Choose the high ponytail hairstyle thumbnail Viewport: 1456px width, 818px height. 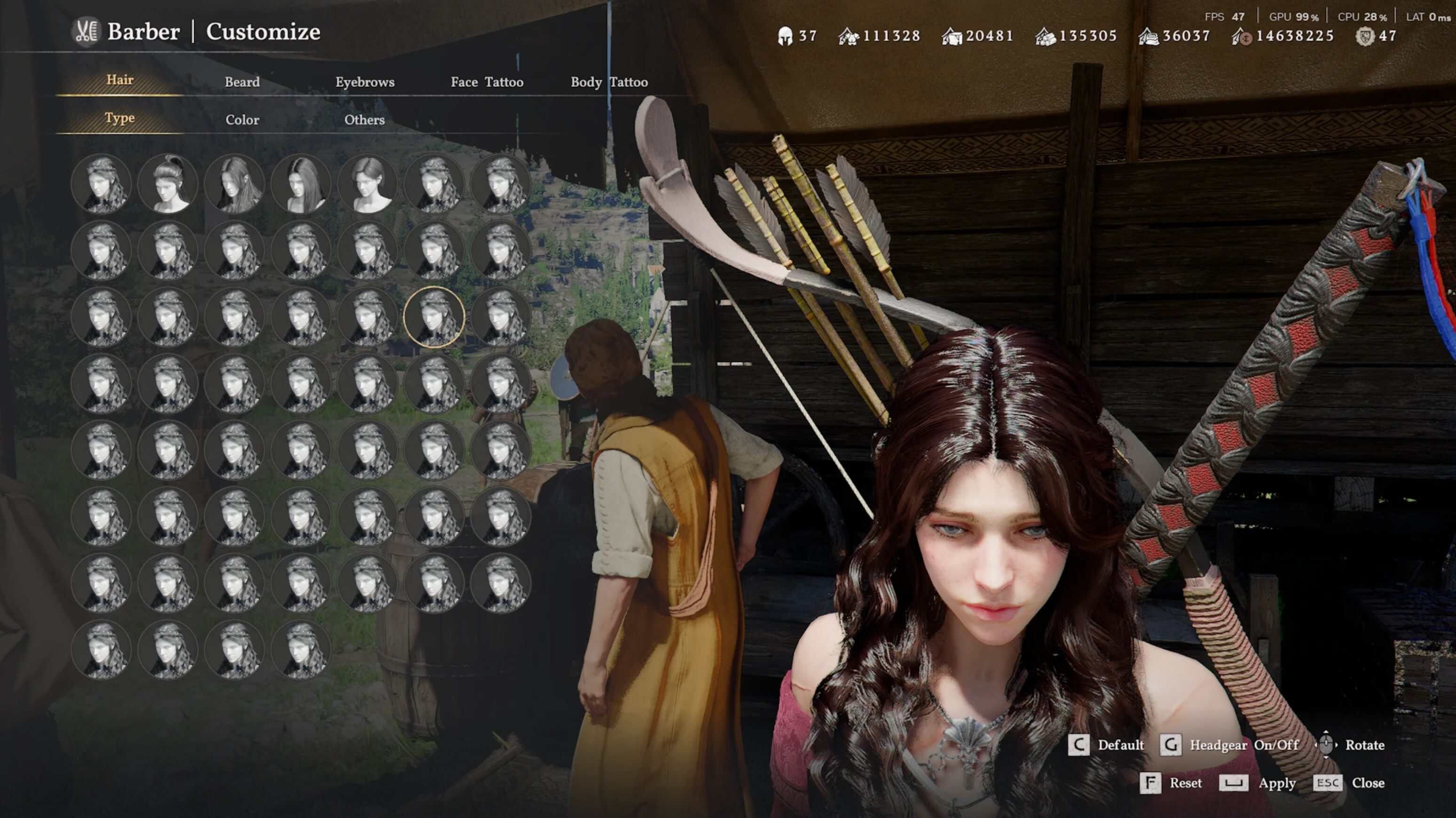coord(168,184)
